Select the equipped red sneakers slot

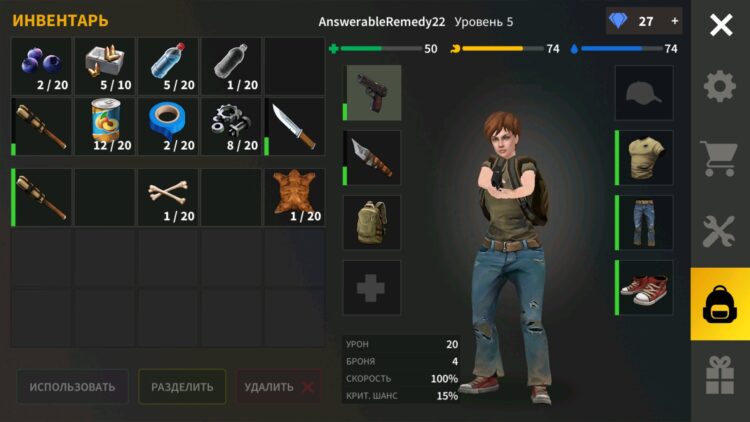pyautogui.click(x=644, y=288)
